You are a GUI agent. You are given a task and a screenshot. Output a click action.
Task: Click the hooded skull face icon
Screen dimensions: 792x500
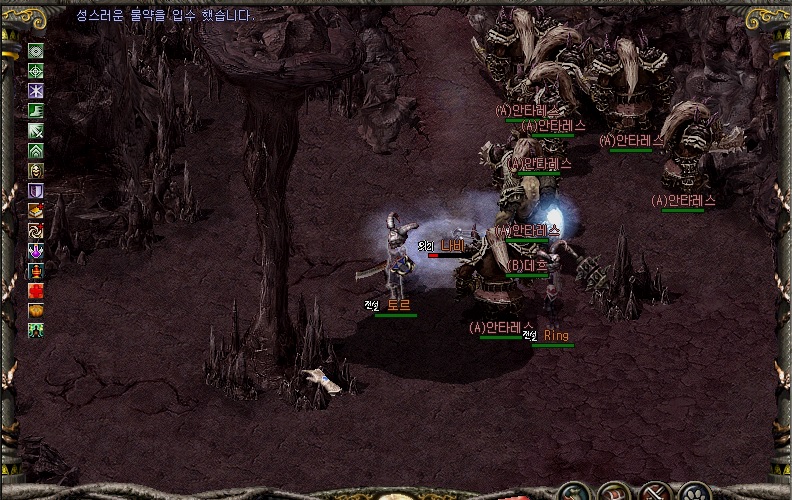36,171
